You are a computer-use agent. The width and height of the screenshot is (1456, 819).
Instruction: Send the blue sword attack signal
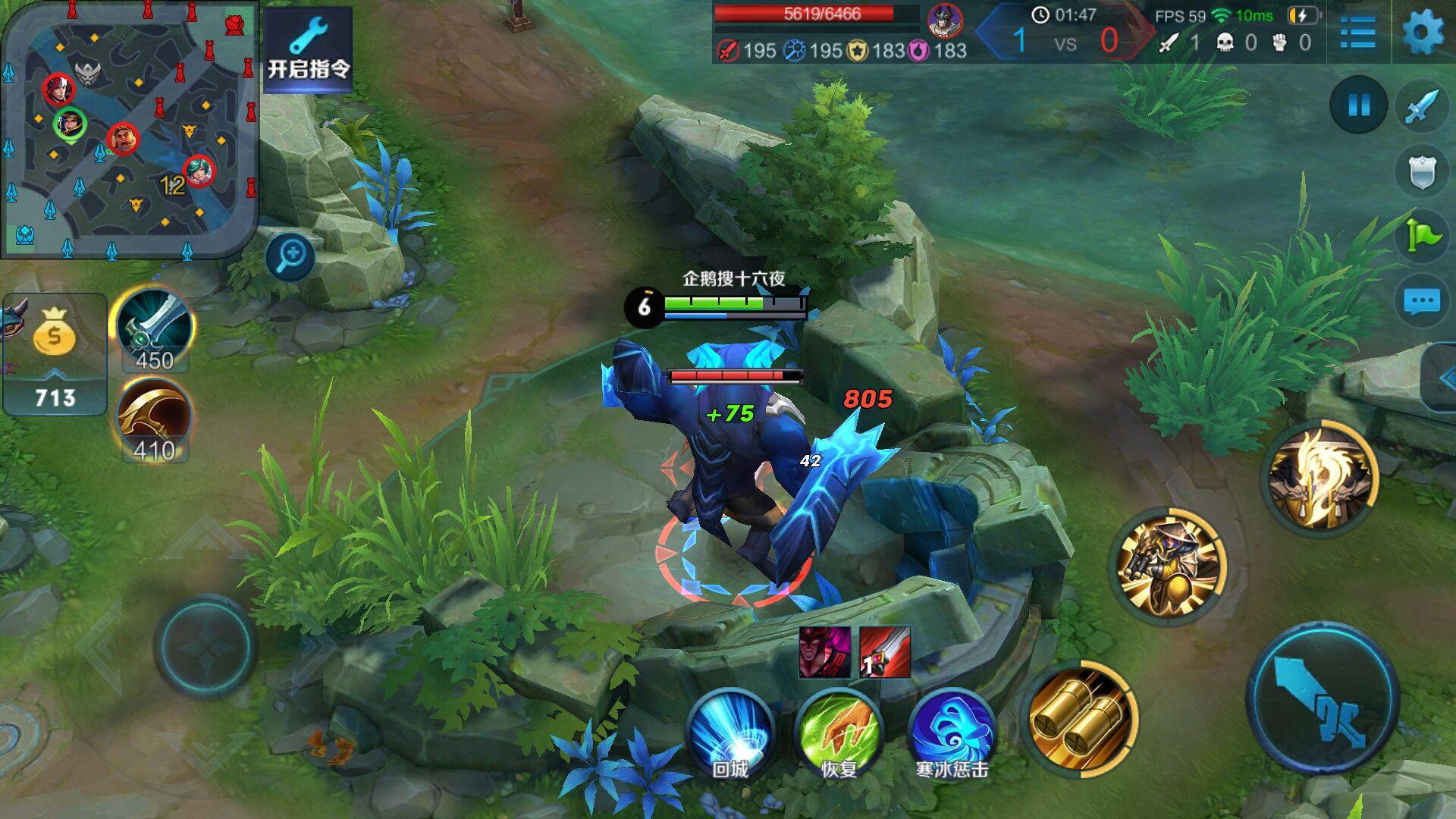pos(1422,106)
